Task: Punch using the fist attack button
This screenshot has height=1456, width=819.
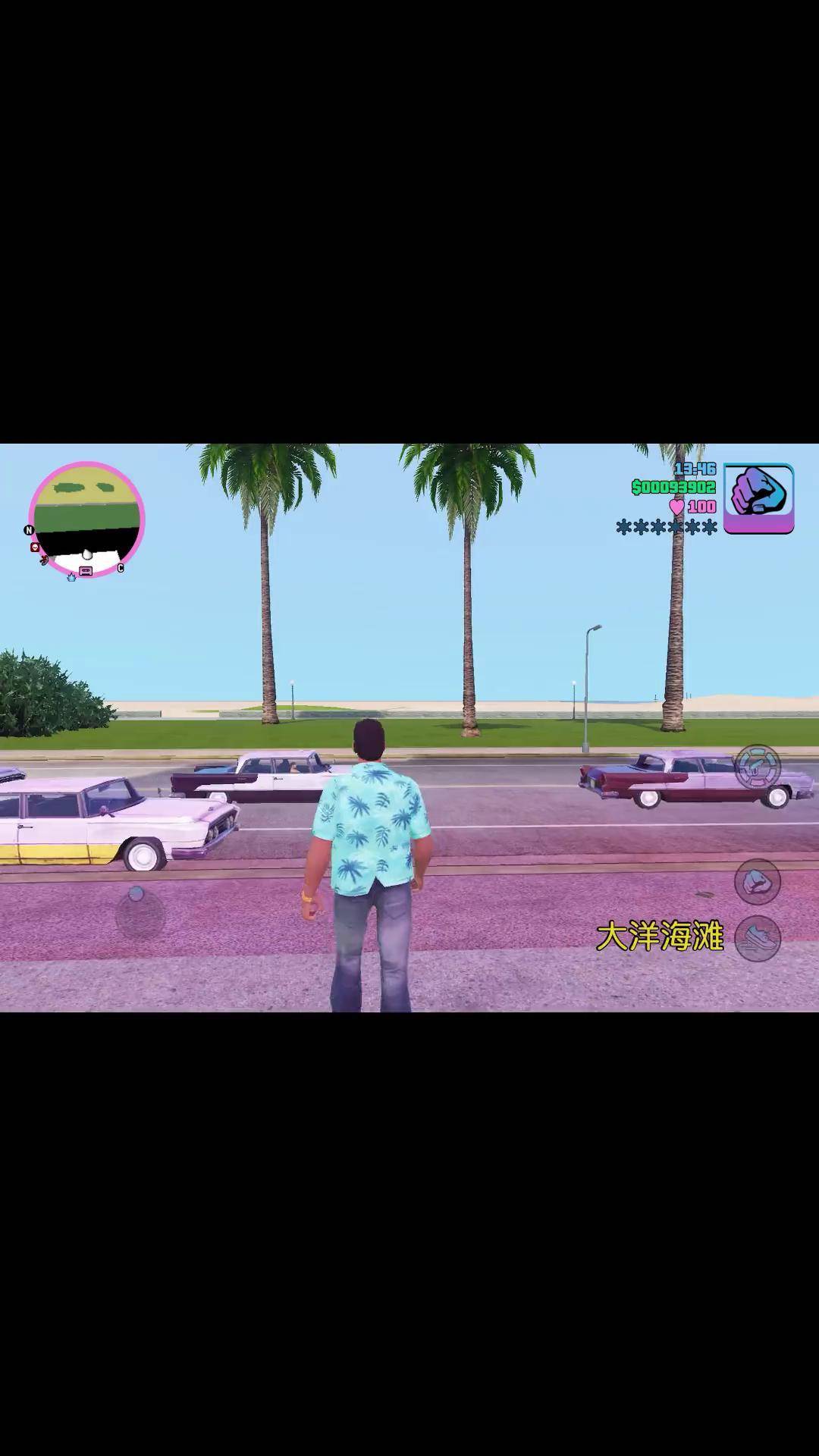Action: click(757, 882)
